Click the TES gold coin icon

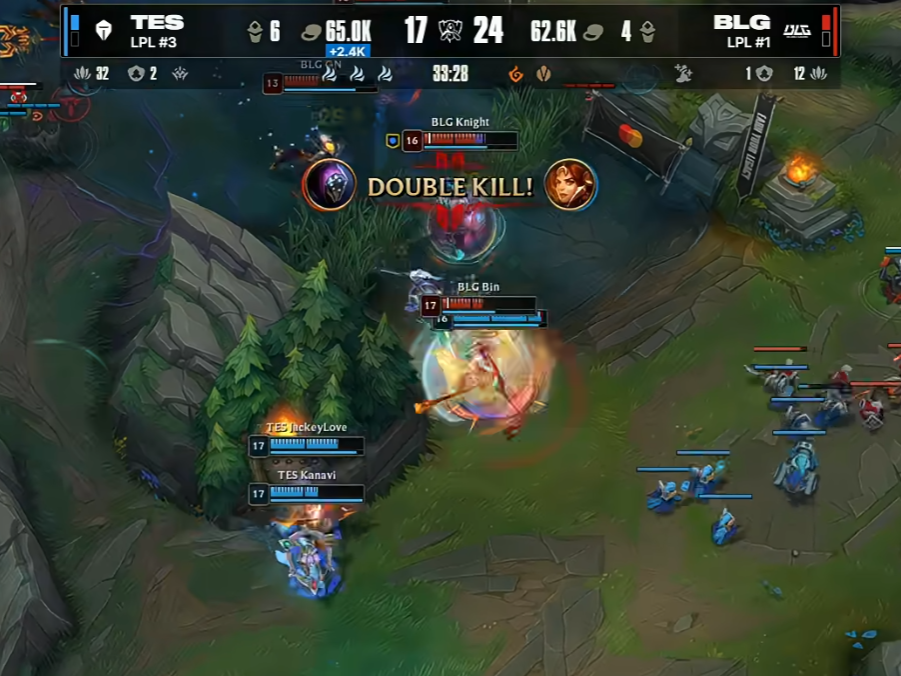(311, 32)
